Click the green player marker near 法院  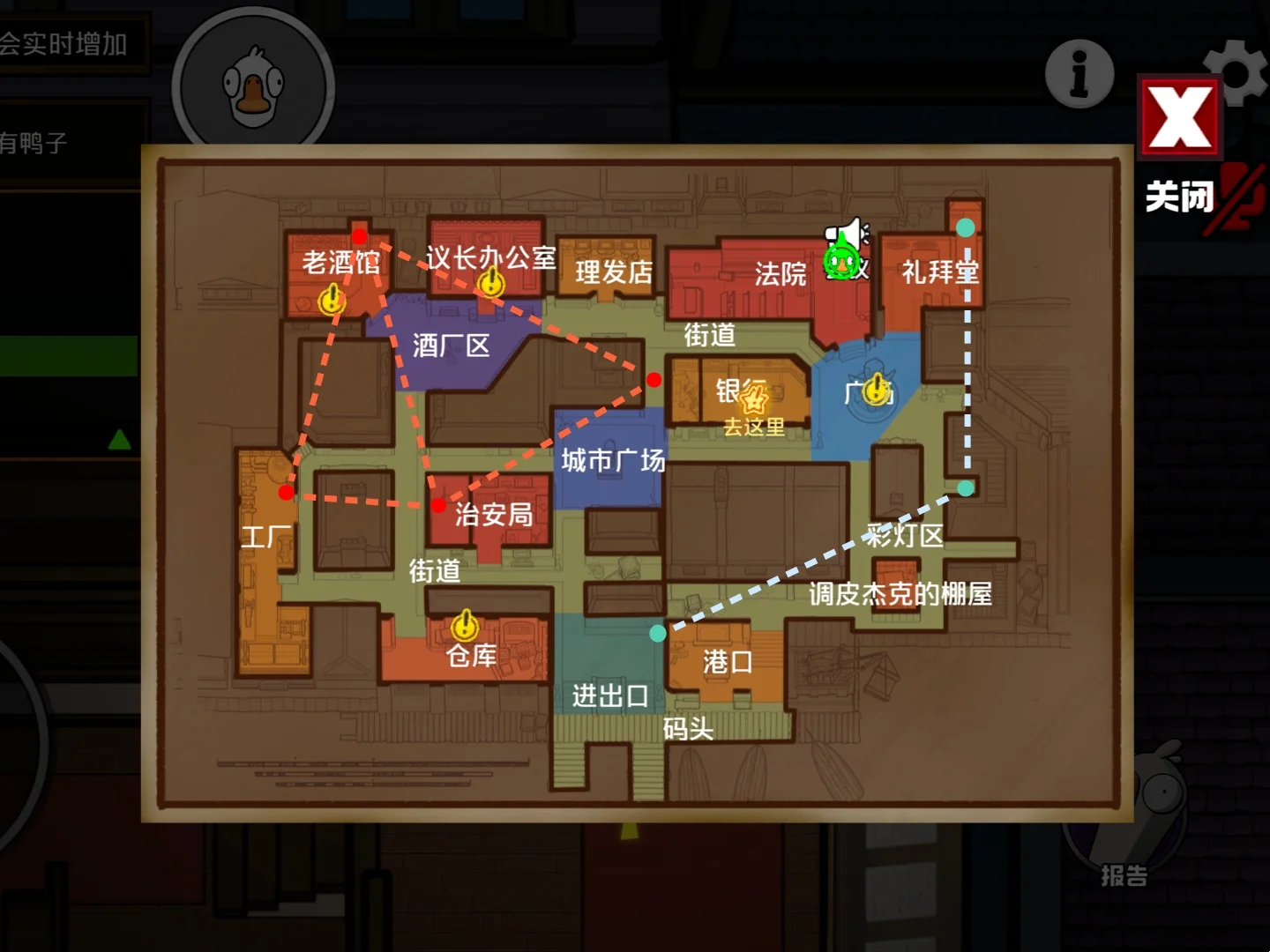840,261
